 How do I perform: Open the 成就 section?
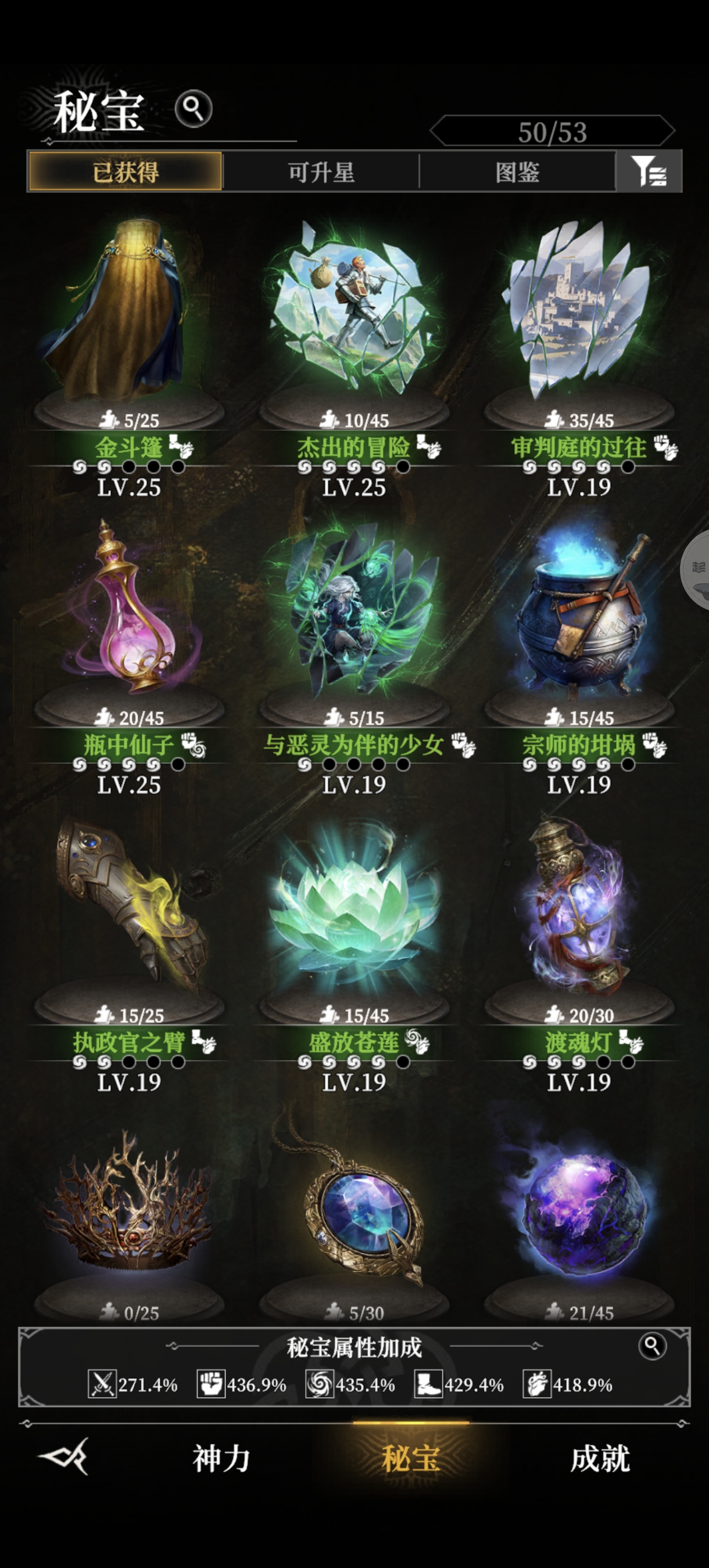(600, 1458)
